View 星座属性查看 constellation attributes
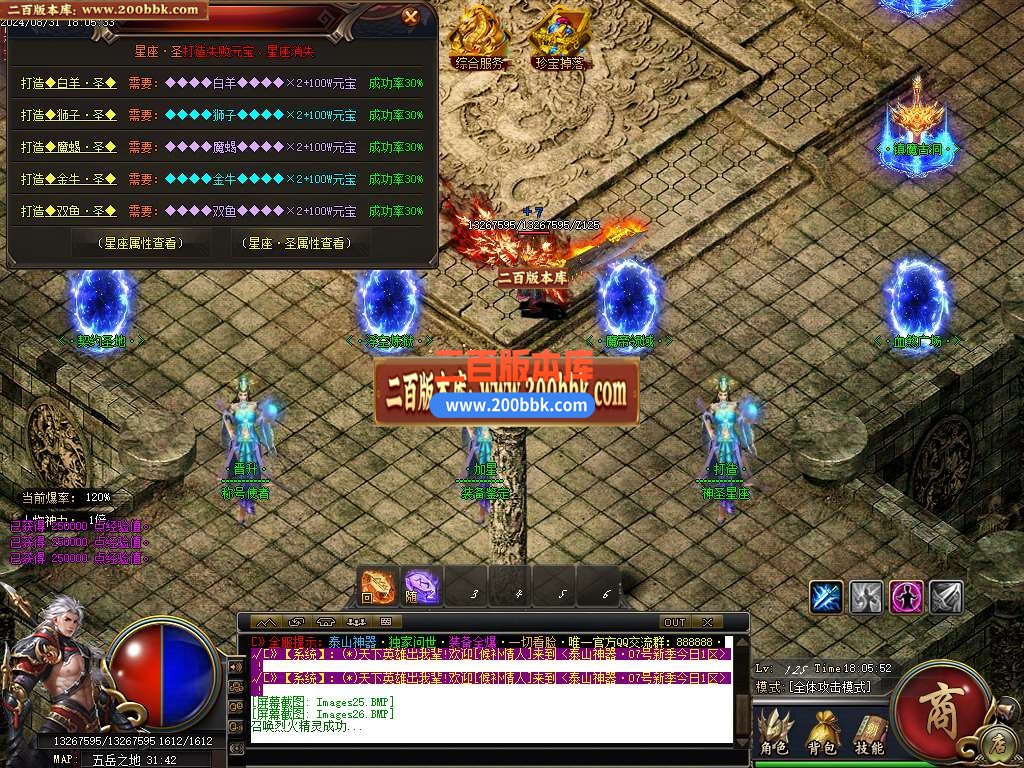1024x768 pixels. point(139,243)
